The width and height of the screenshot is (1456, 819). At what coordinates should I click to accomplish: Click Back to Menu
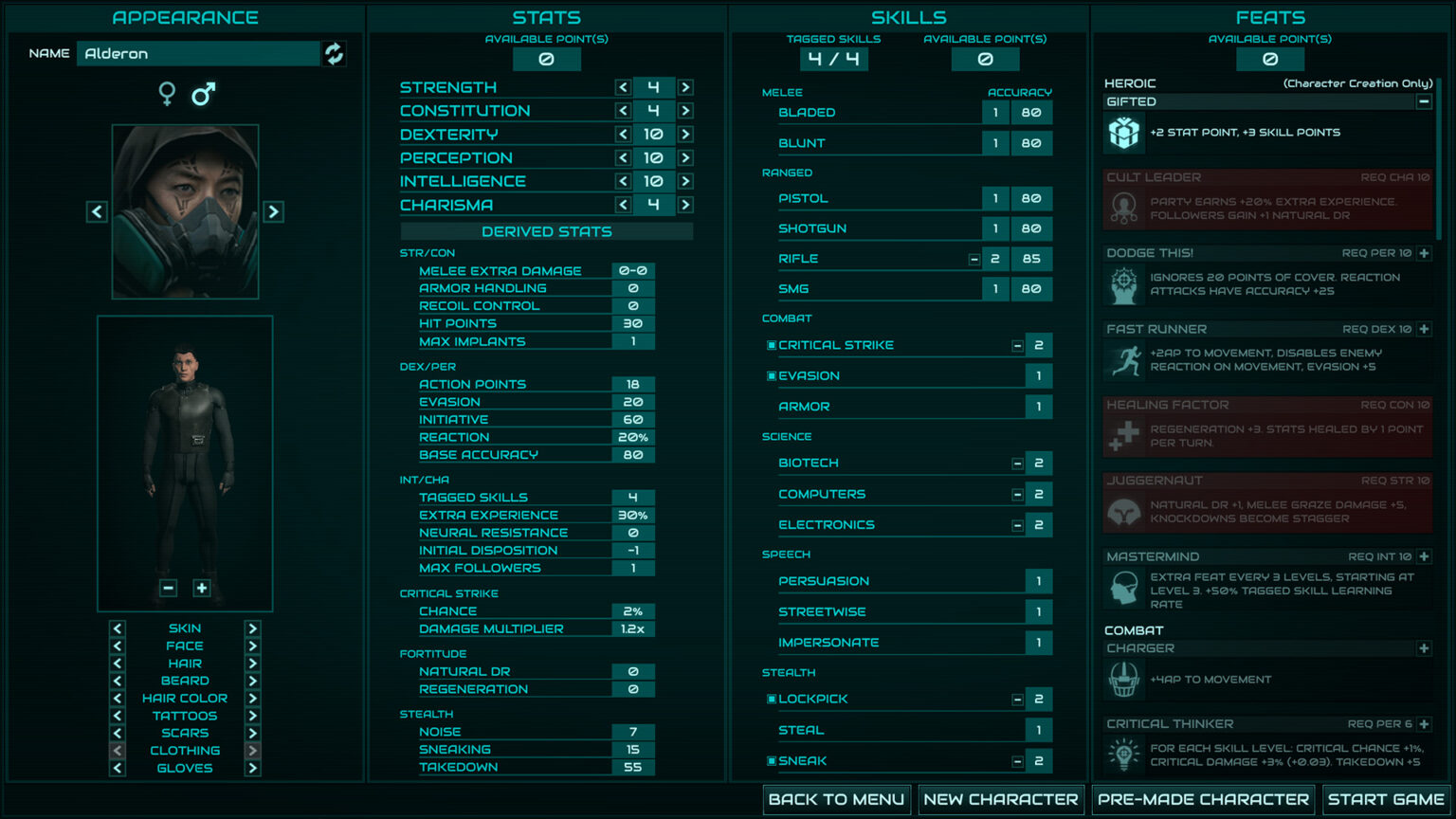[x=836, y=799]
